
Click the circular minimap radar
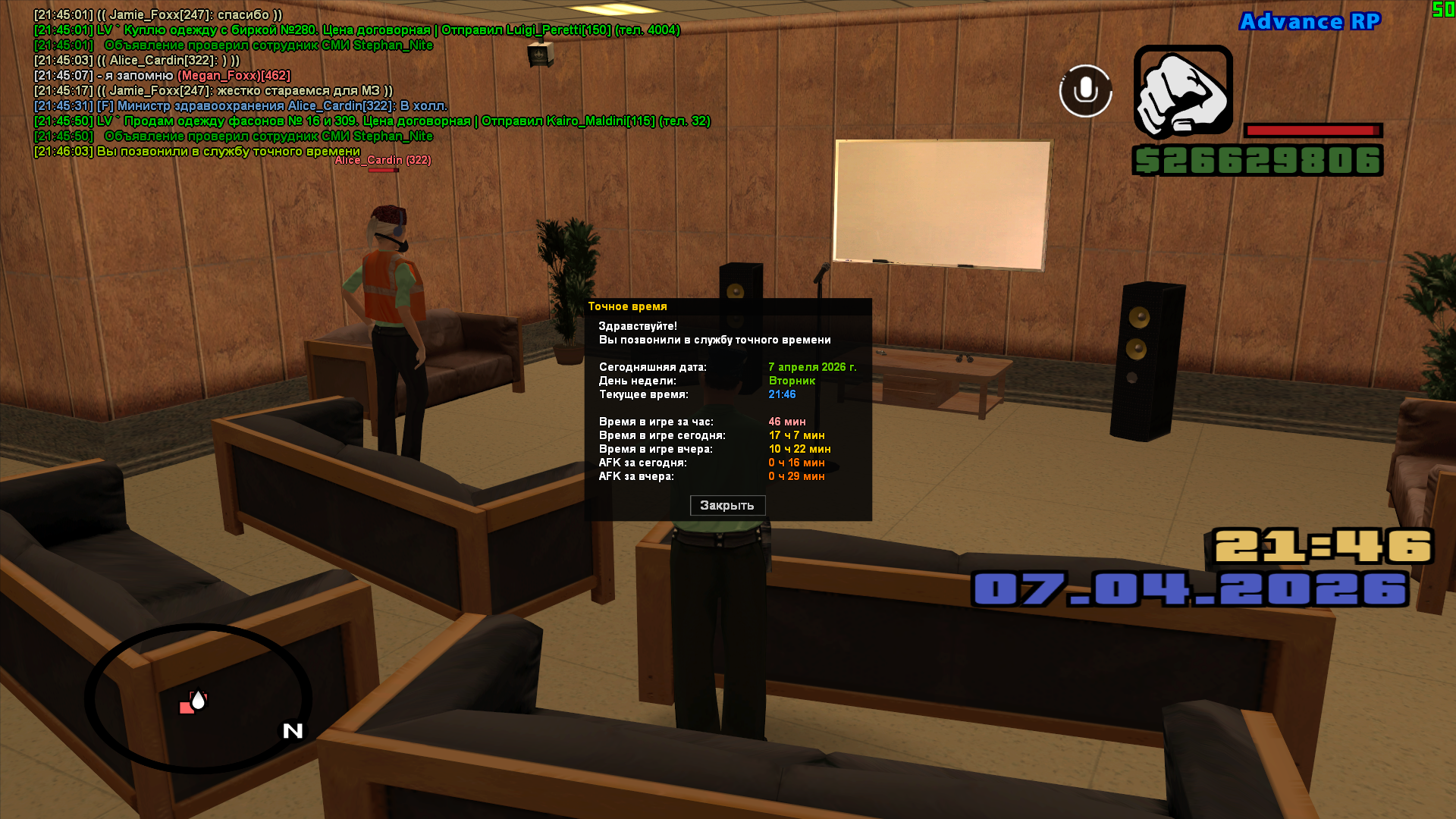coord(198,698)
